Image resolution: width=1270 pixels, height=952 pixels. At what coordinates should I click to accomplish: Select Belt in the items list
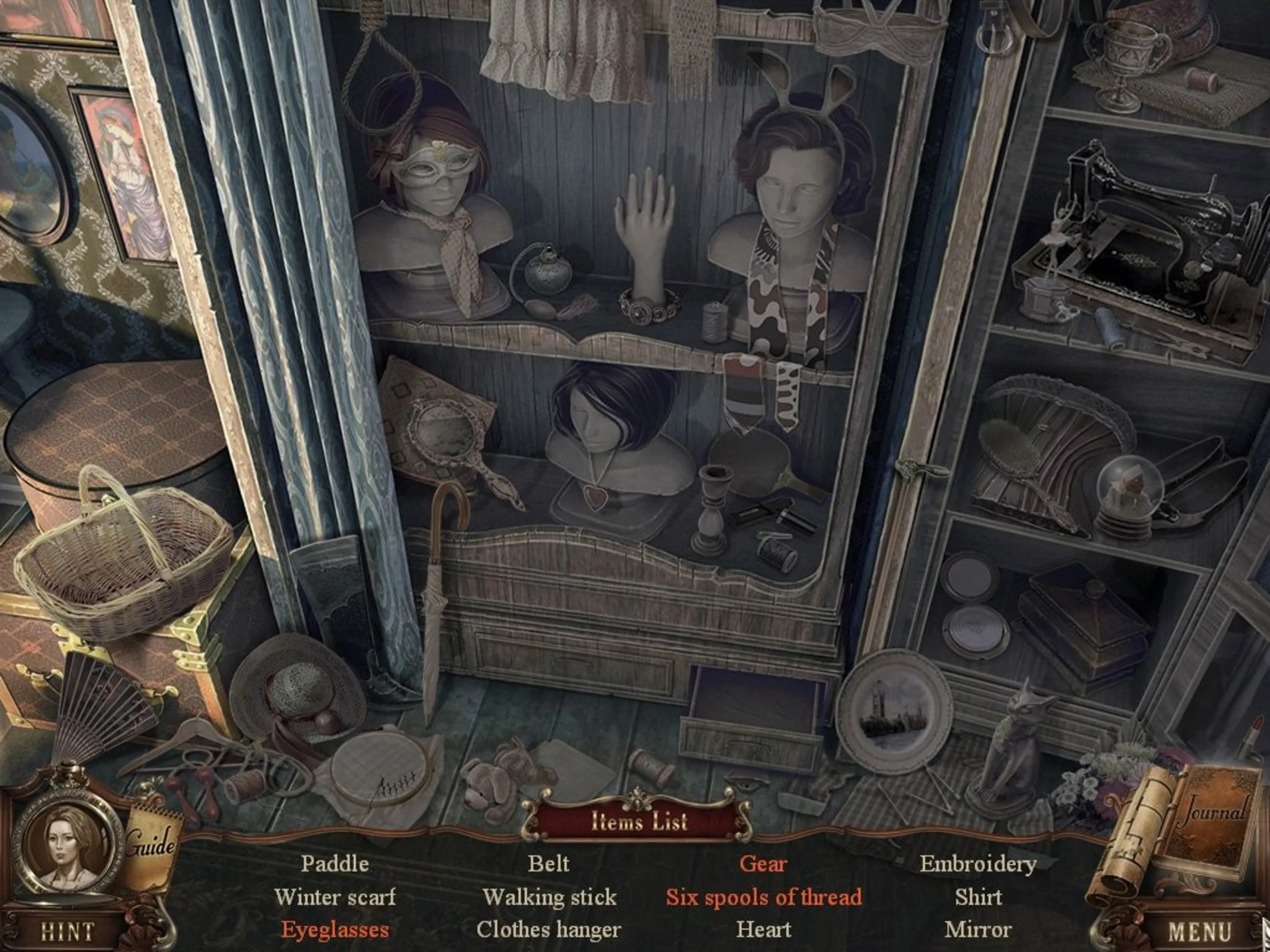[549, 863]
